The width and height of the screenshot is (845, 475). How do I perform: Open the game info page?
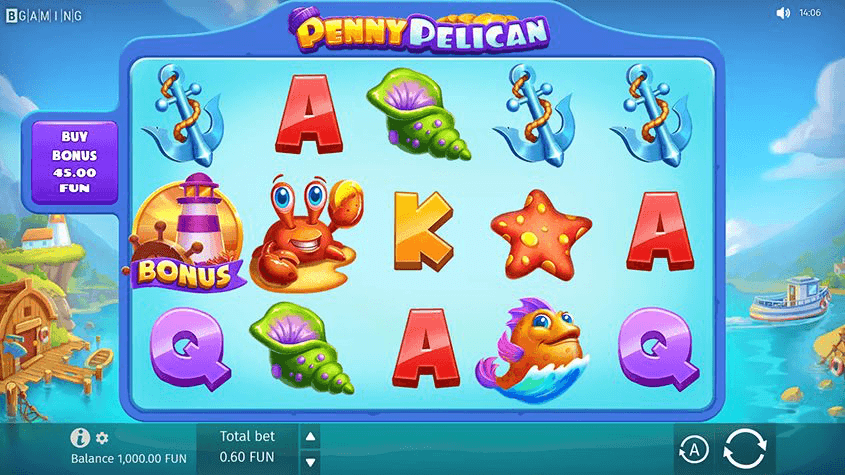pyautogui.click(x=82, y=438)
